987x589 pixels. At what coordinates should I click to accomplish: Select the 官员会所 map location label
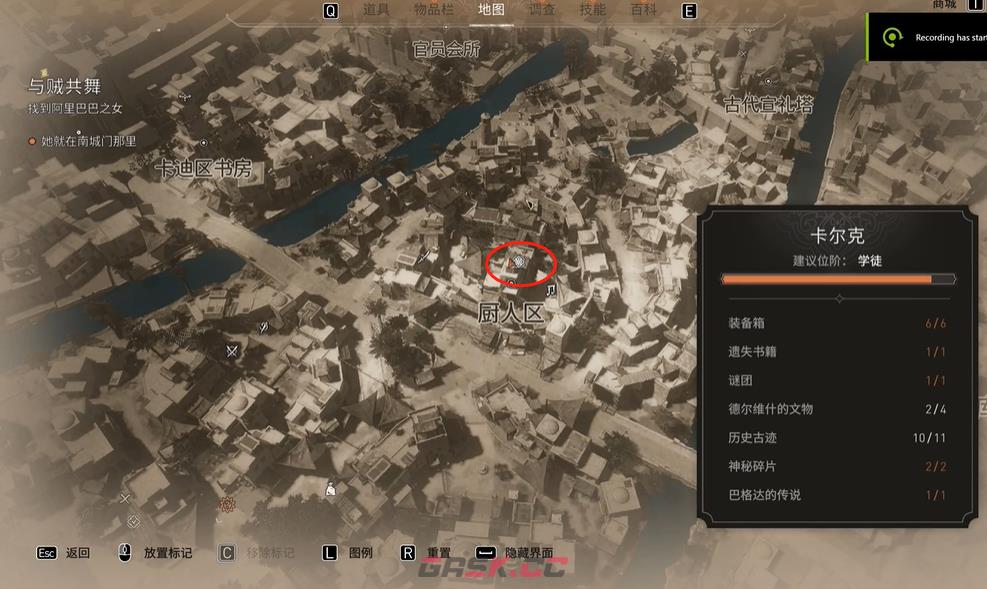tap(446, 49)
